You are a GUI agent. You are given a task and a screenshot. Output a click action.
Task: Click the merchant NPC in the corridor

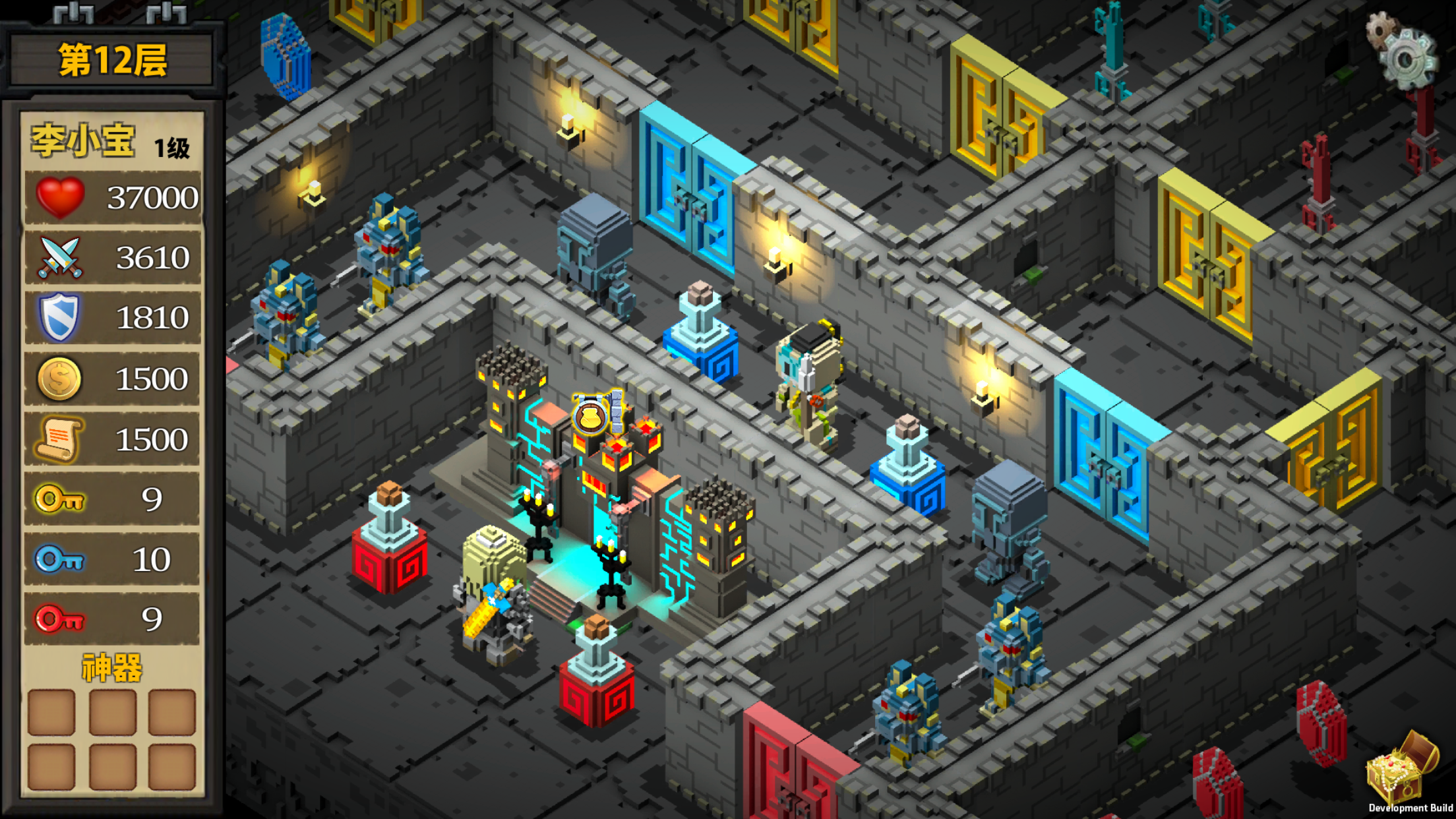click(x=808, y=376)
